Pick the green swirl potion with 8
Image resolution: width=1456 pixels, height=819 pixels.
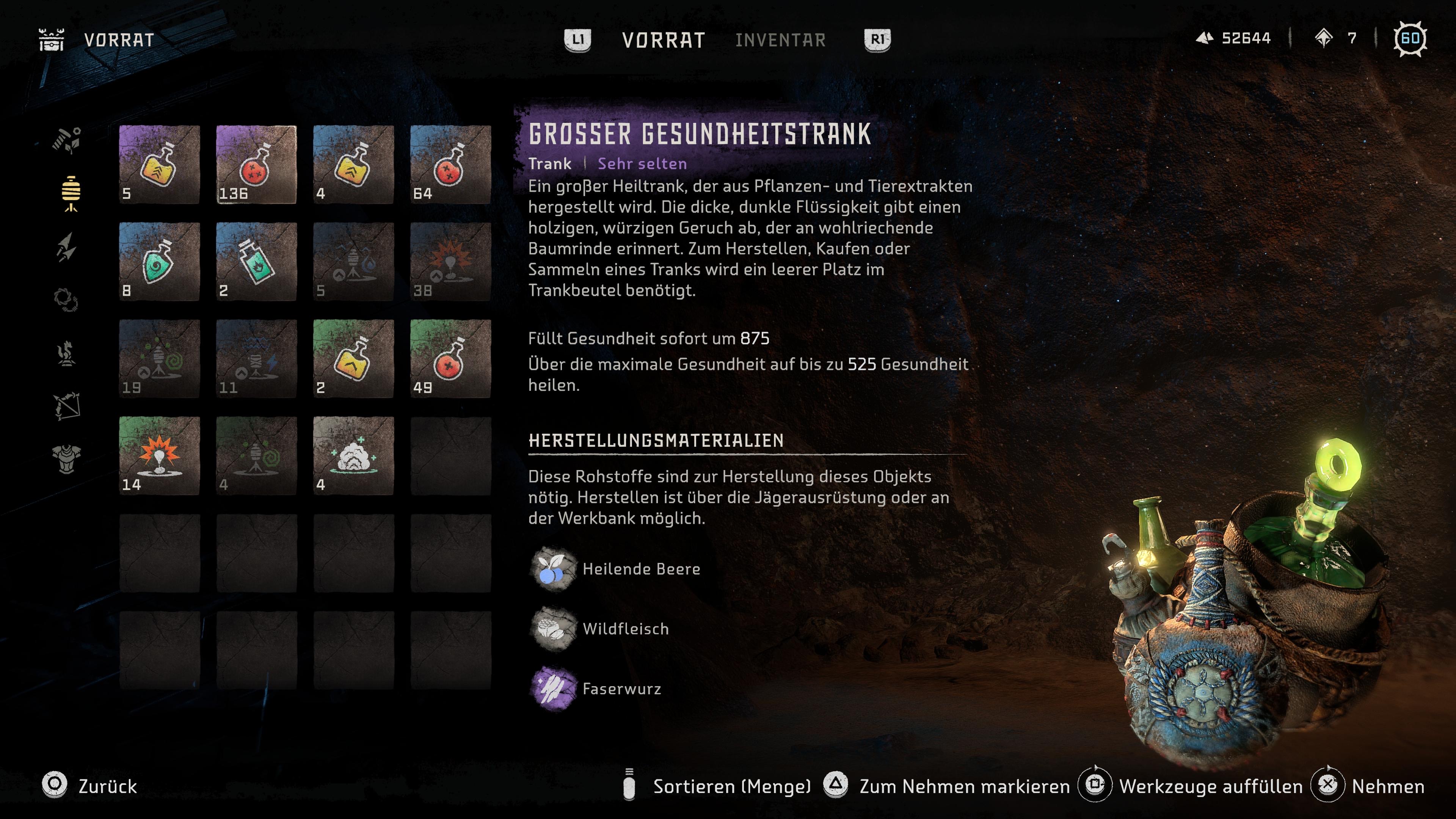pos(159,262)
